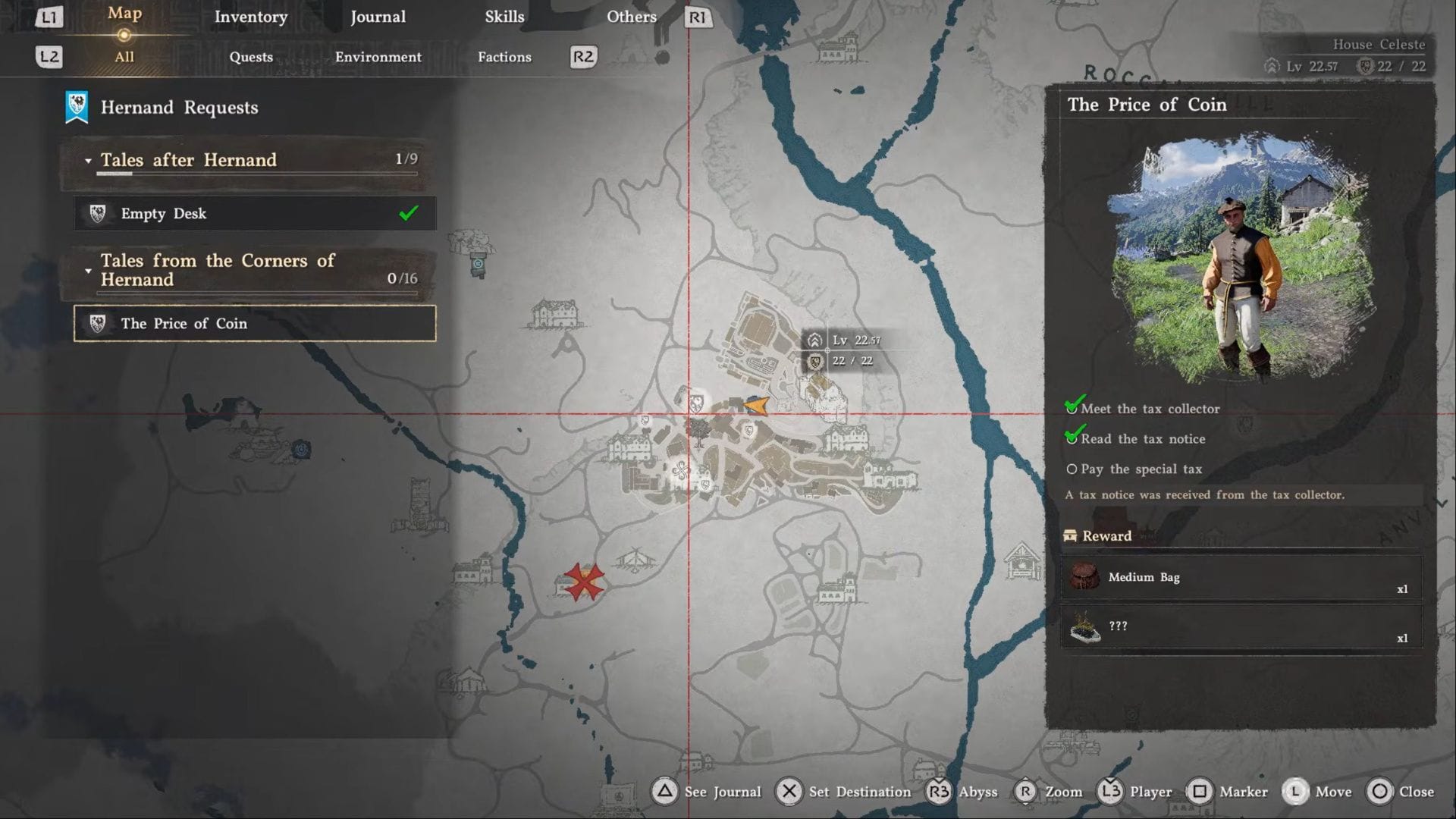Select the Others tab
Screen dimensions: 1456x819
click(631, 17)
